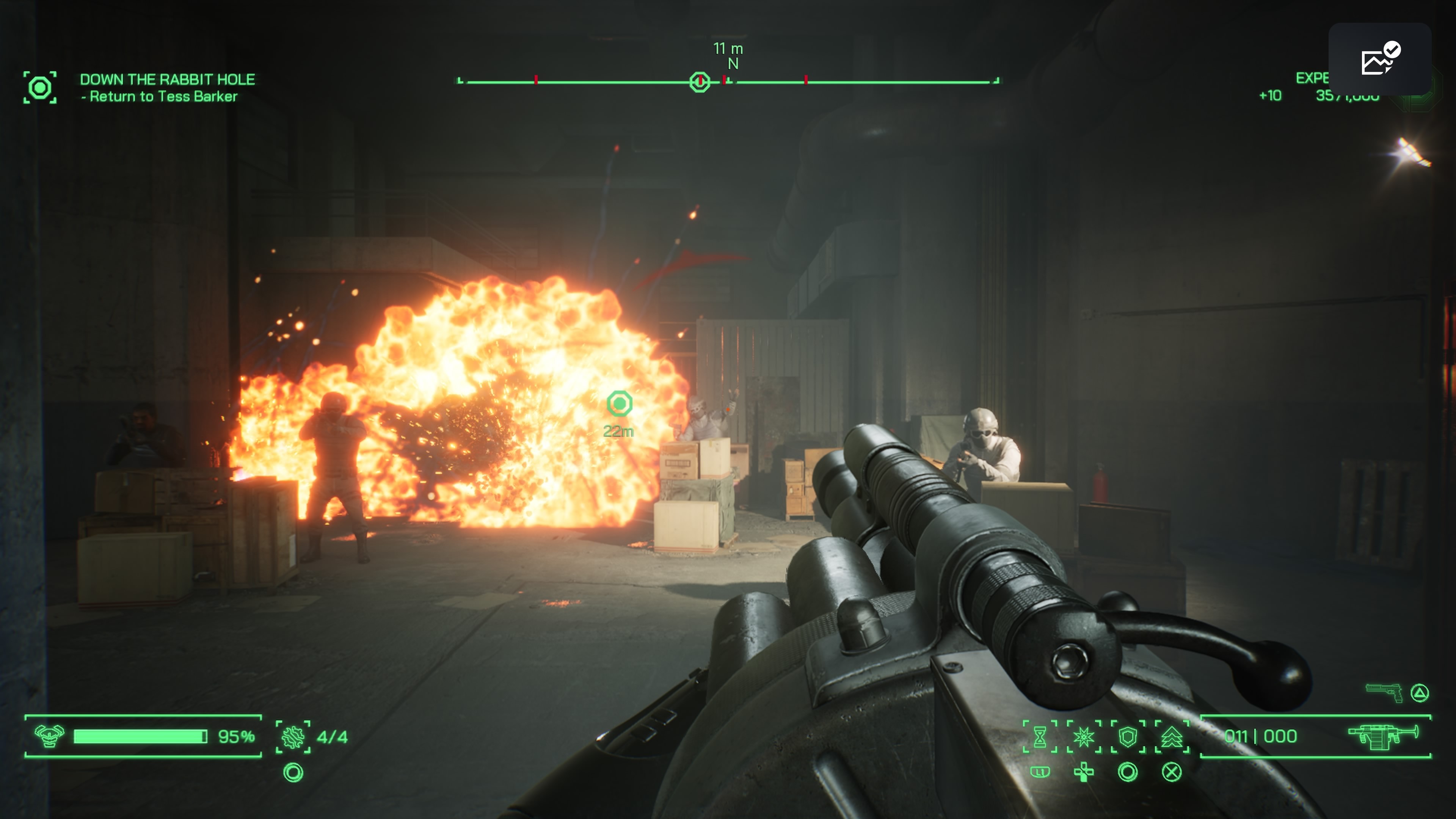Activate the hourglass slow-motion ability

(x=1040, y=737)
